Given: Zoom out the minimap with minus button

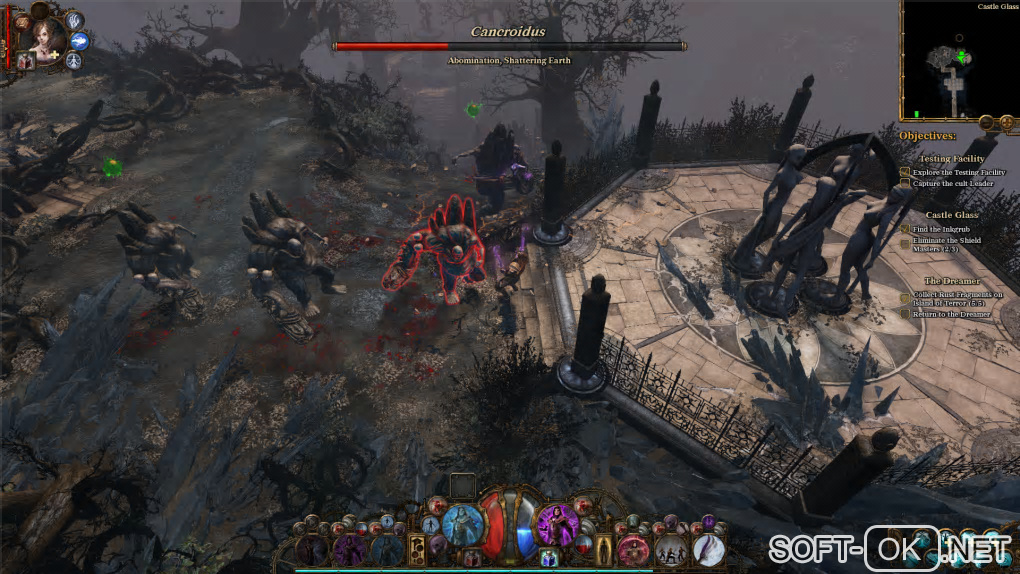Looking at the screenshot, I should (985, 122).
